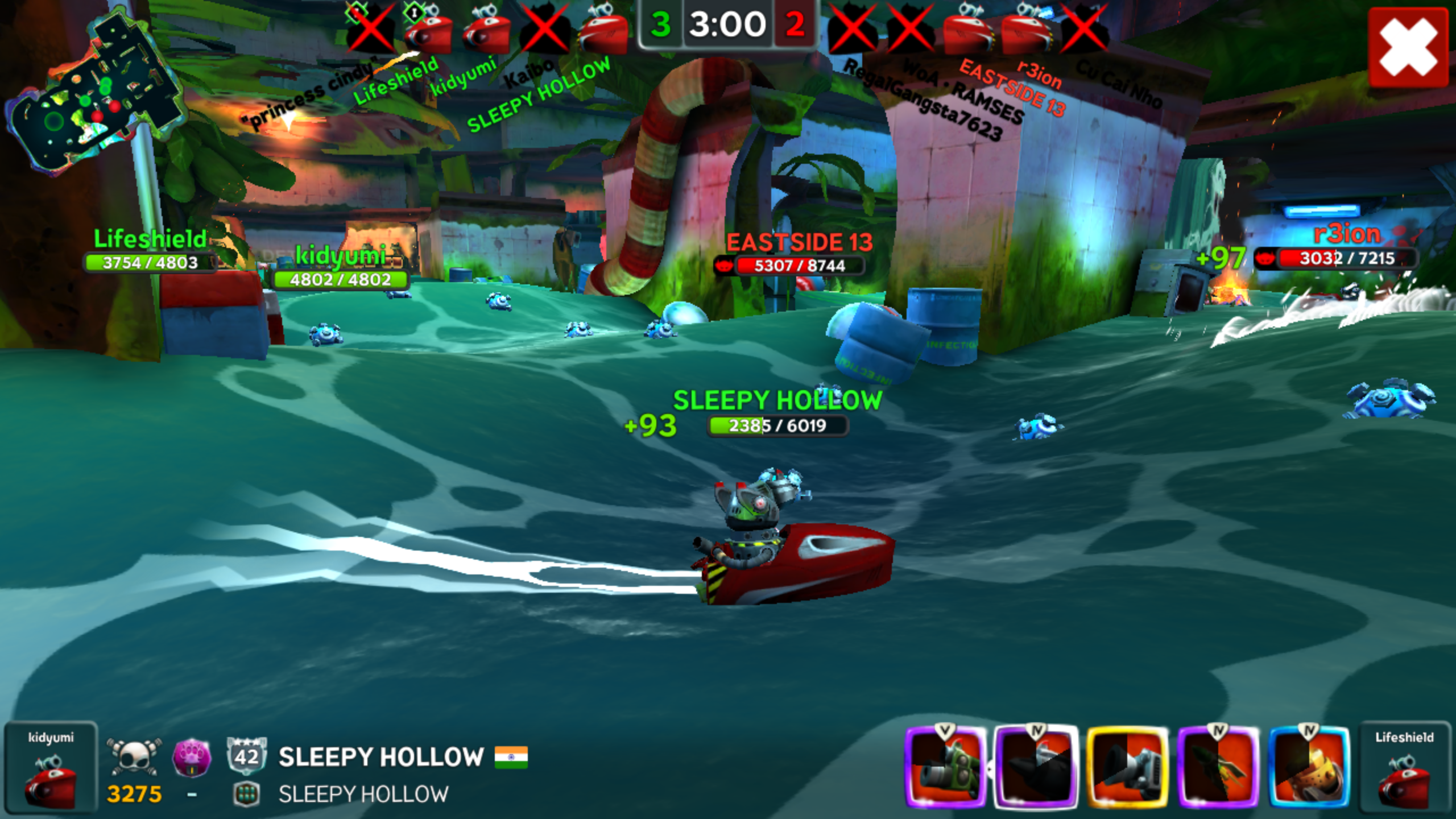Image resolution: width=1456 pixels, height=819 pixels.
Task: Select the green missile weapon slot
Action: 1218,767
